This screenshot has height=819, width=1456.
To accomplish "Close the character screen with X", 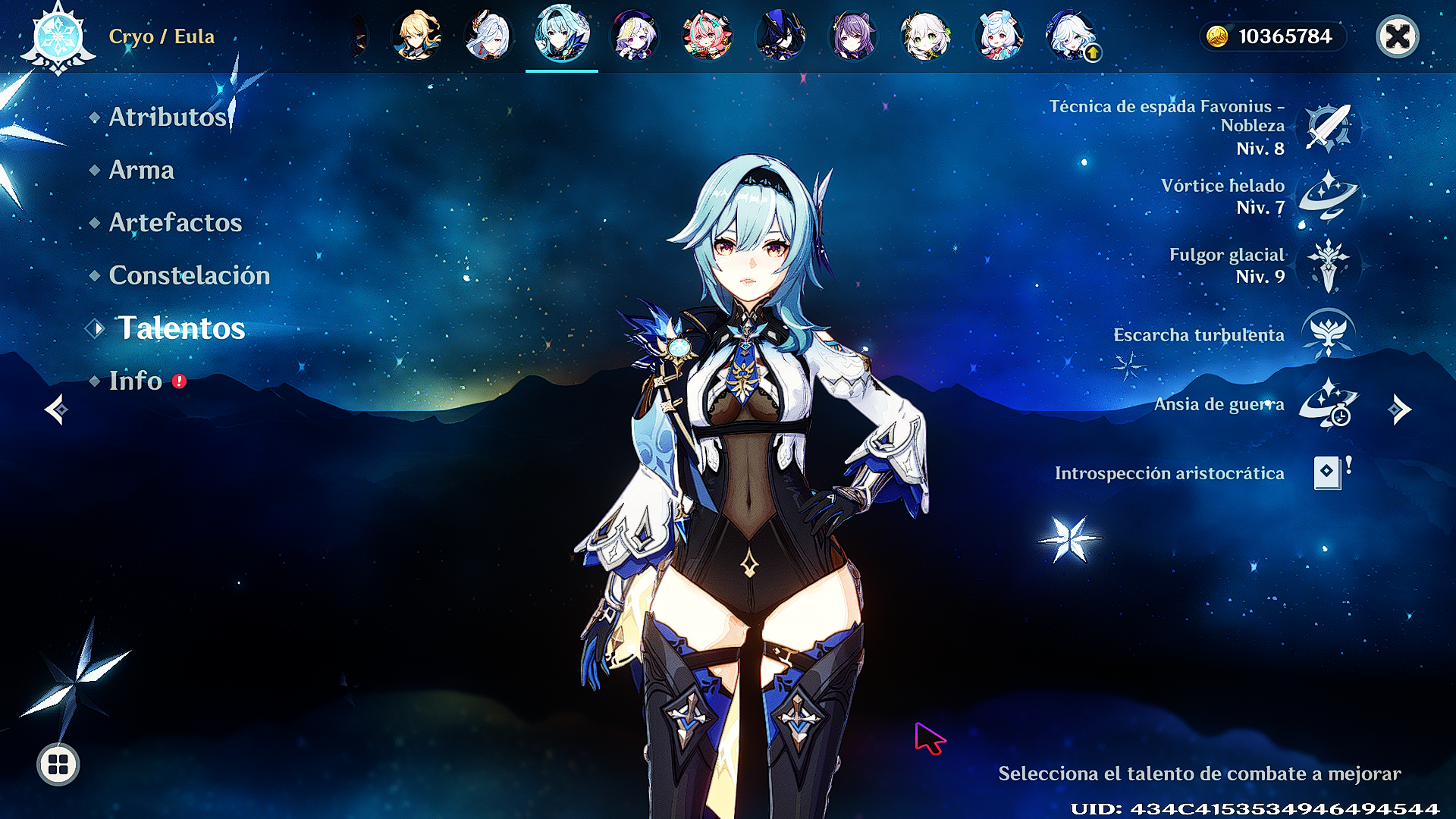I will (x=1397, y=36).
